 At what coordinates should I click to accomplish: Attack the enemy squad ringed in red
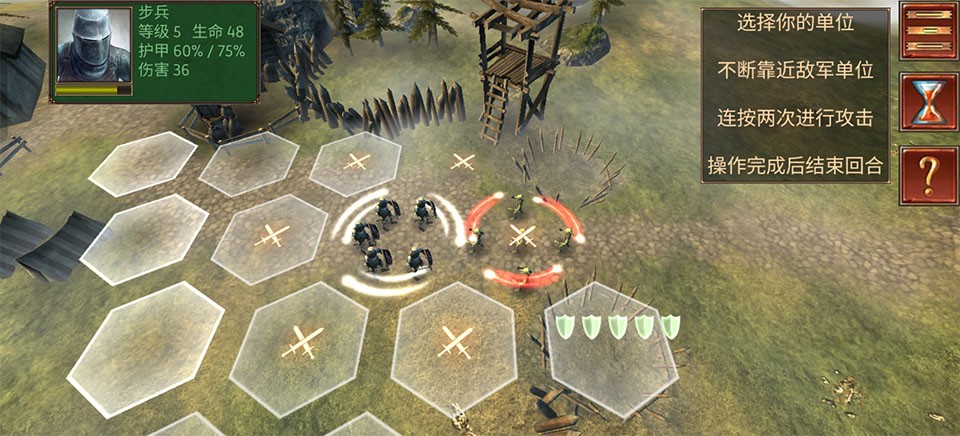520,236
